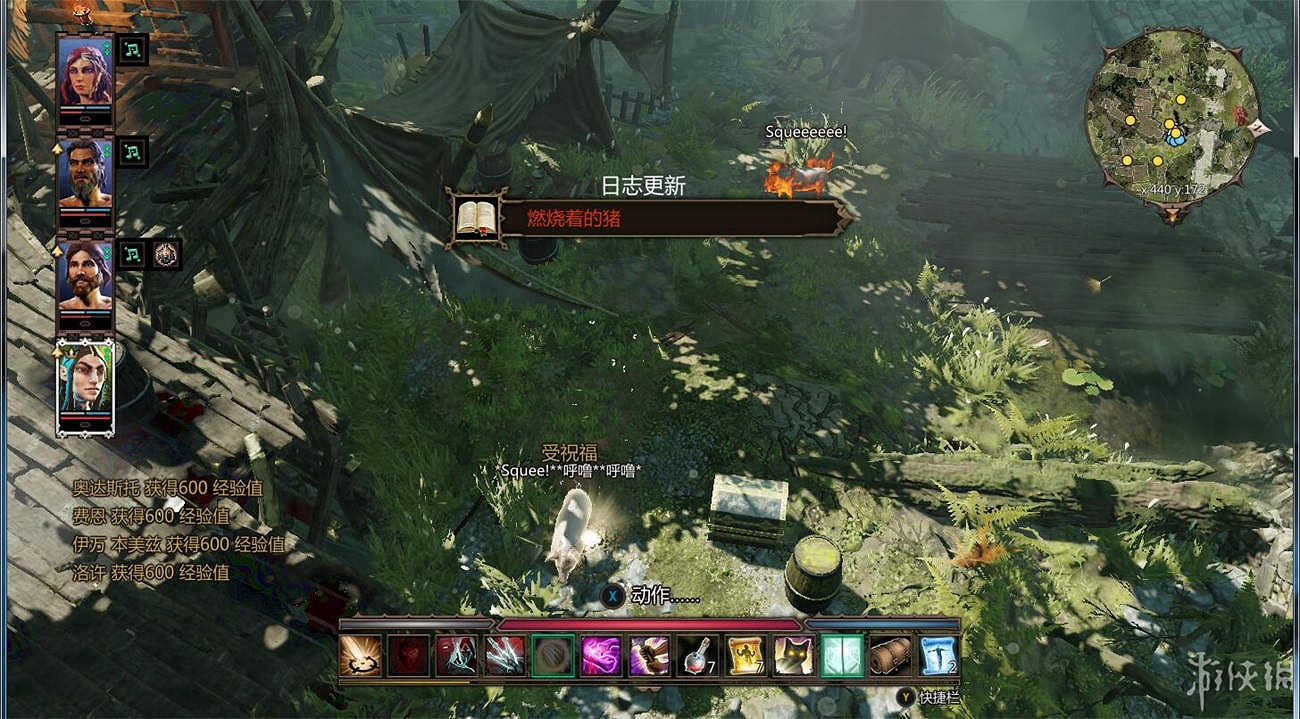Activate the hooded figure skill

tap(456, 656)
